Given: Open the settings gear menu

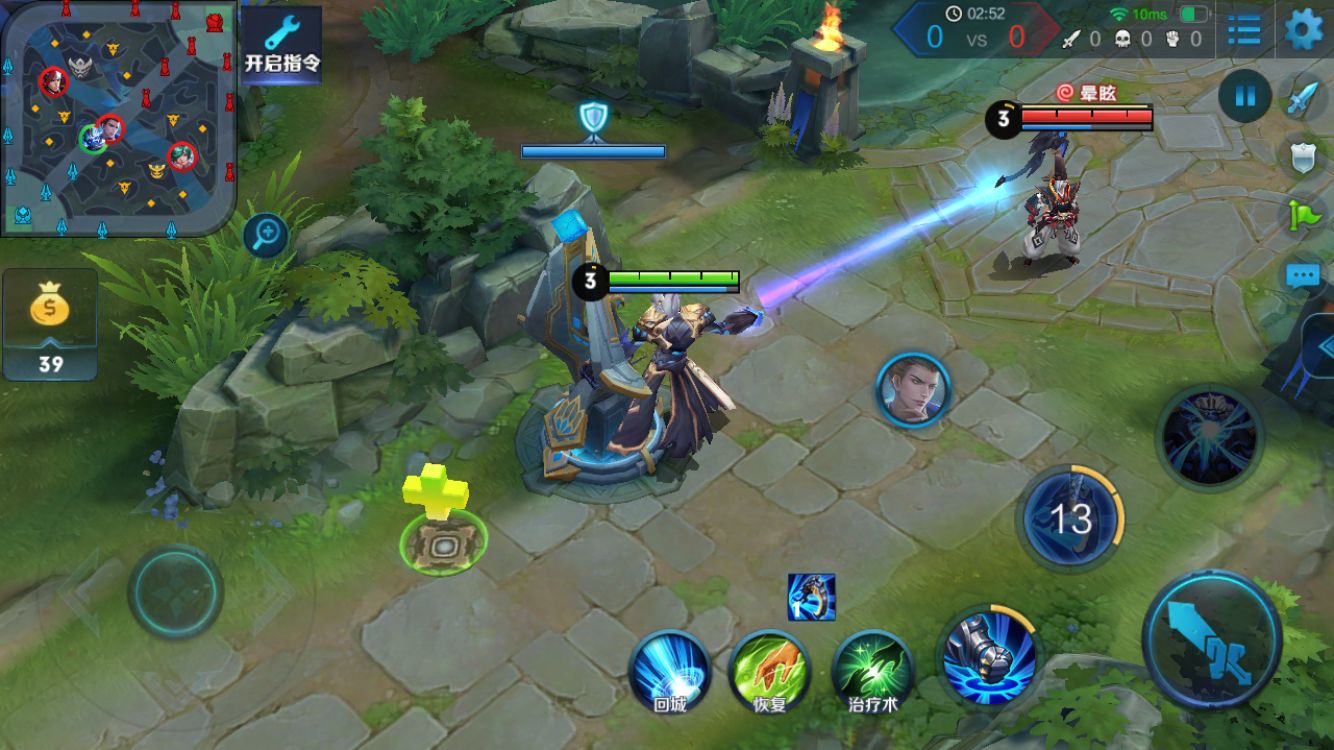Looking at the screenshot, I should coord(1303,29).
